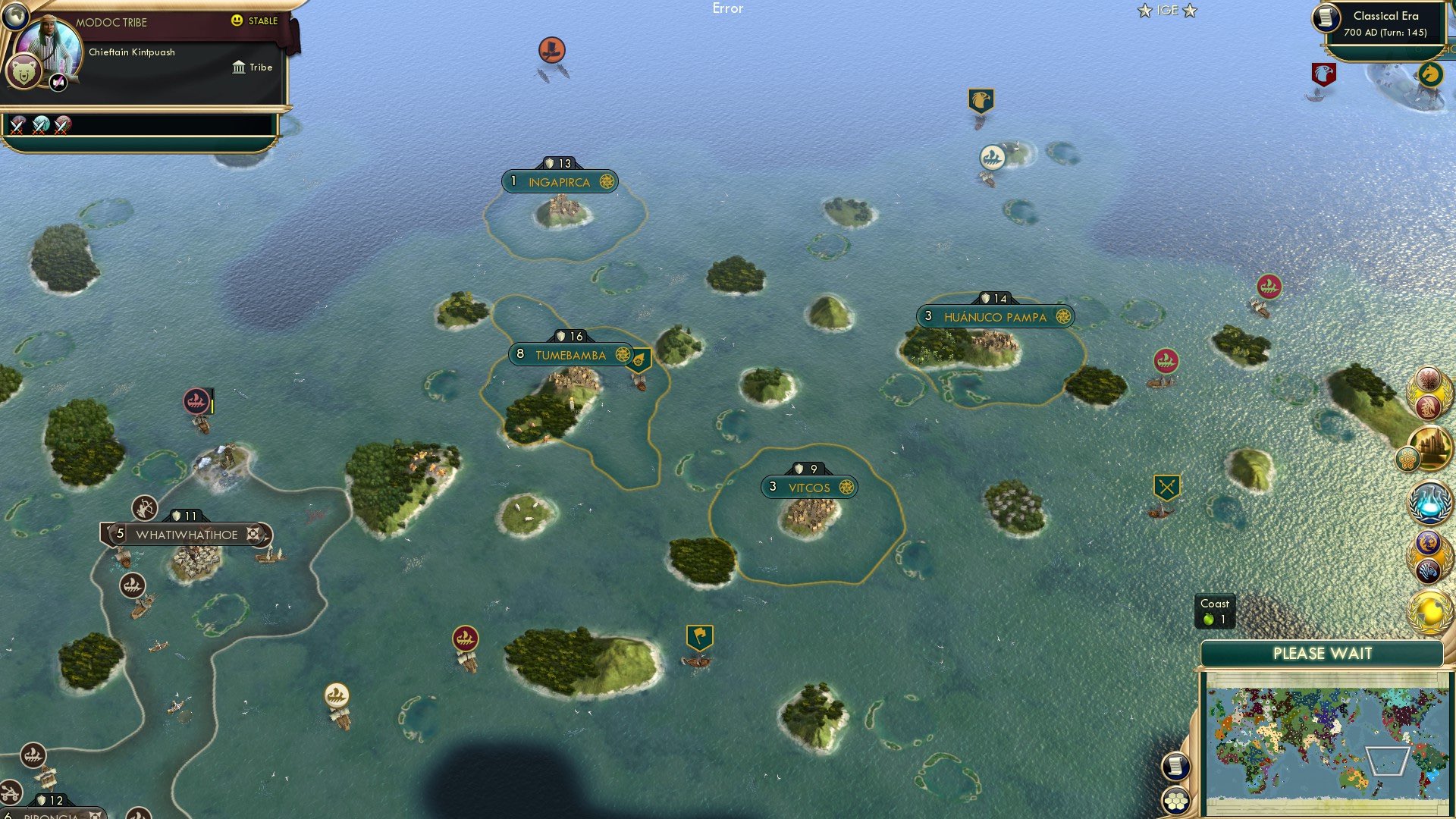The image size is (1456, 819).
Task: Click the religion symbol on the Ingapirca banner
Action: [606, 181]
